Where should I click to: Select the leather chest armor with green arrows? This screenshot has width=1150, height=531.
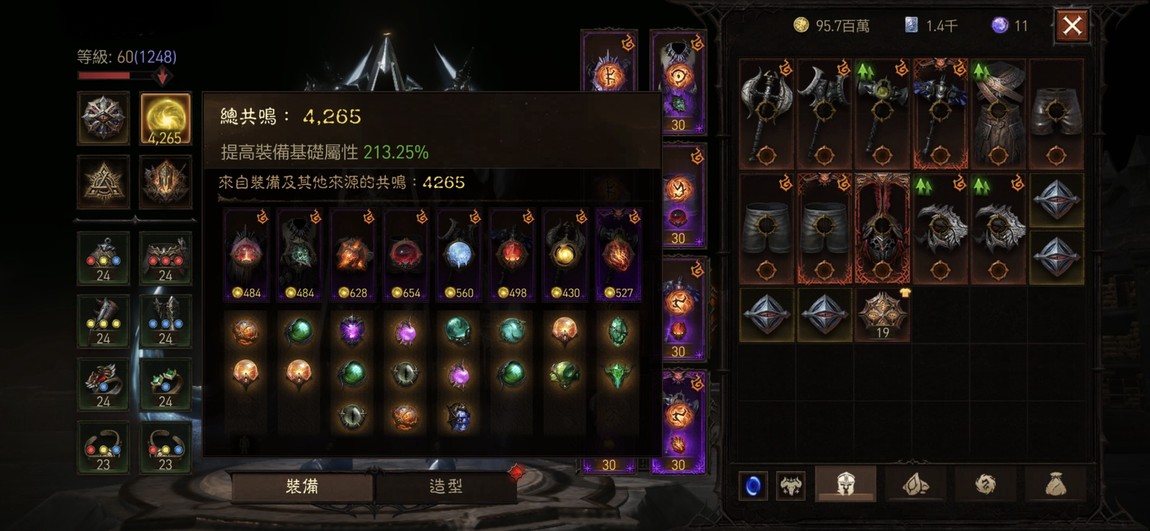click(x=997, y=114)
